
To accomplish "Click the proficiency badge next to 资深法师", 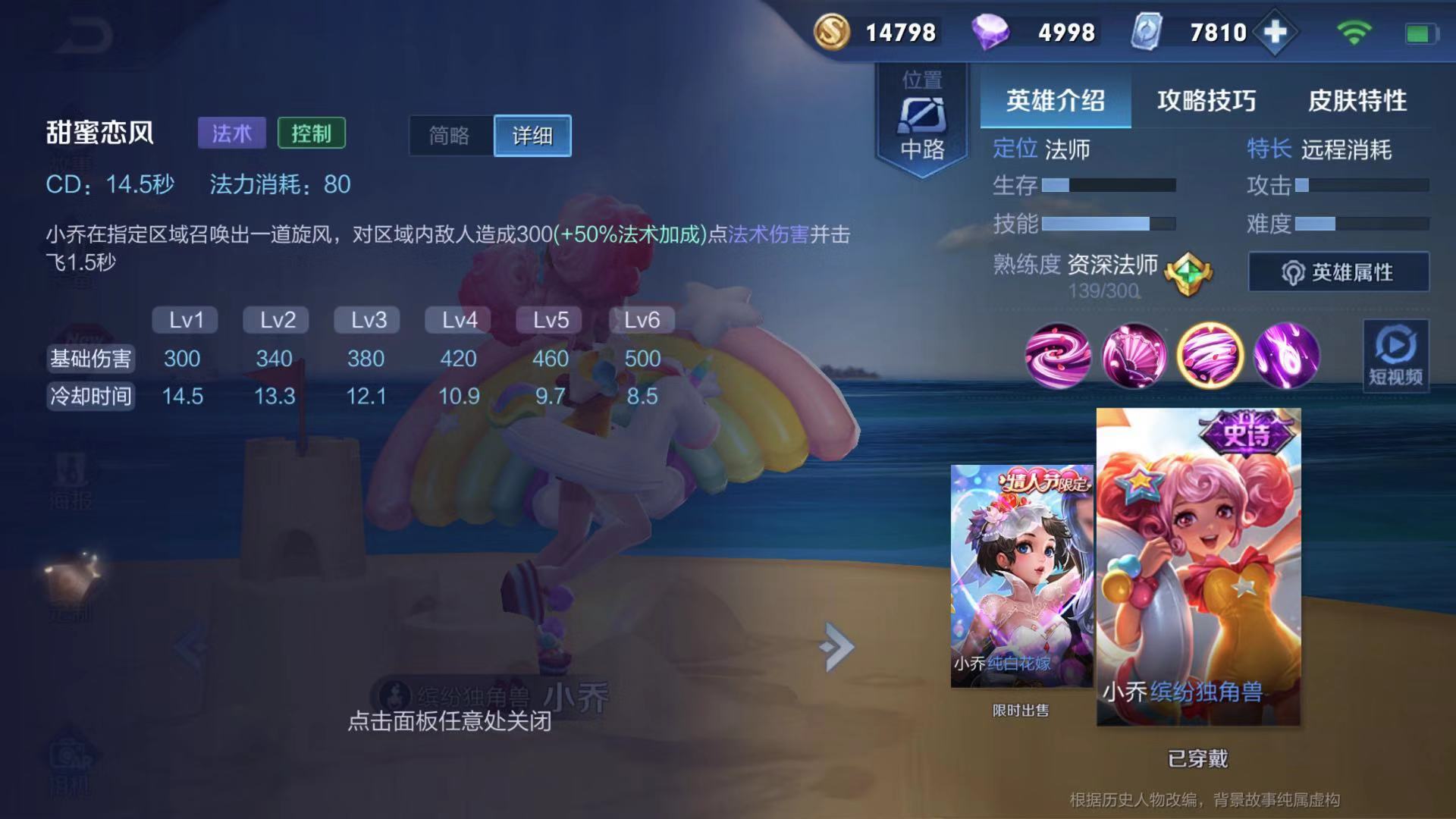I will pyautogui.click(x=1188, y=273).
